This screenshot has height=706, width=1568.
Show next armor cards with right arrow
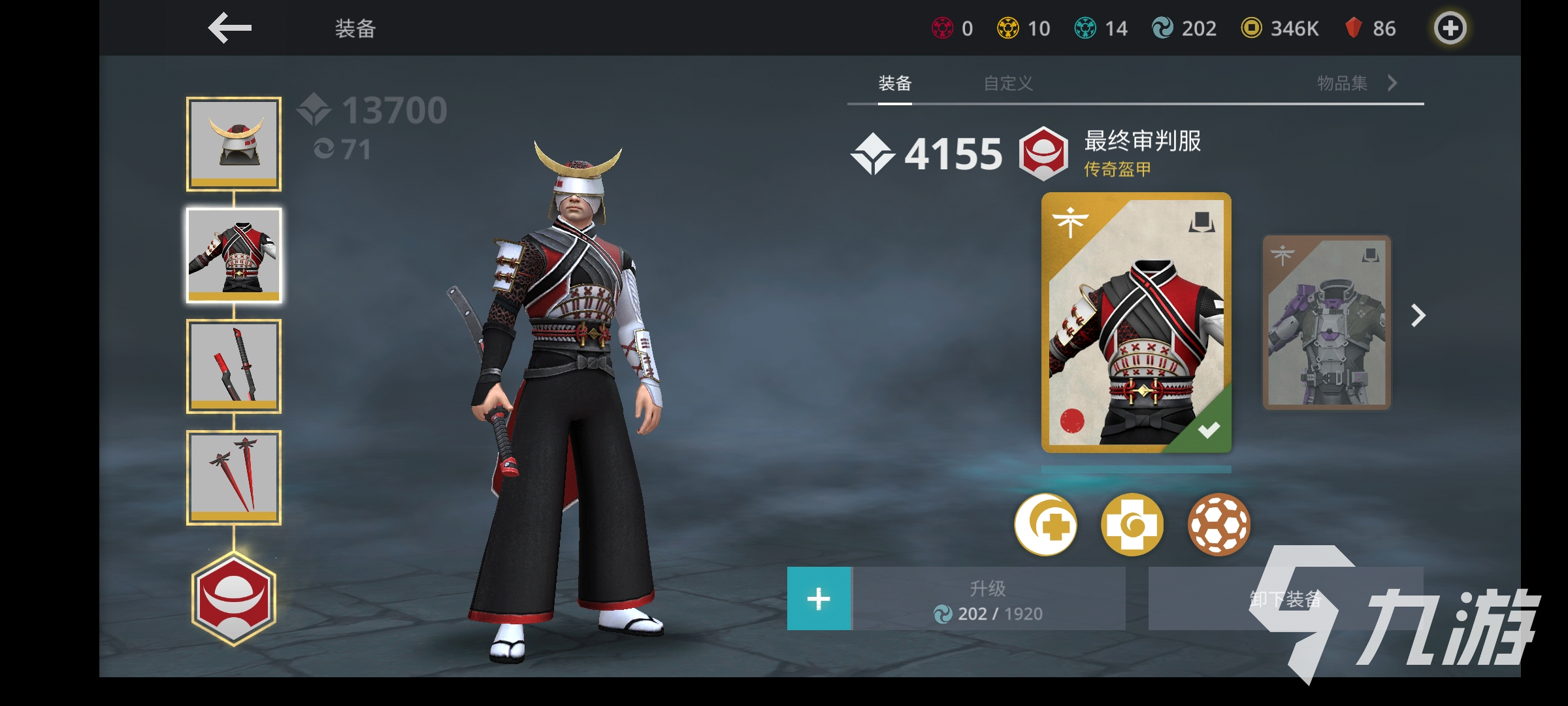coord(1418,316)
